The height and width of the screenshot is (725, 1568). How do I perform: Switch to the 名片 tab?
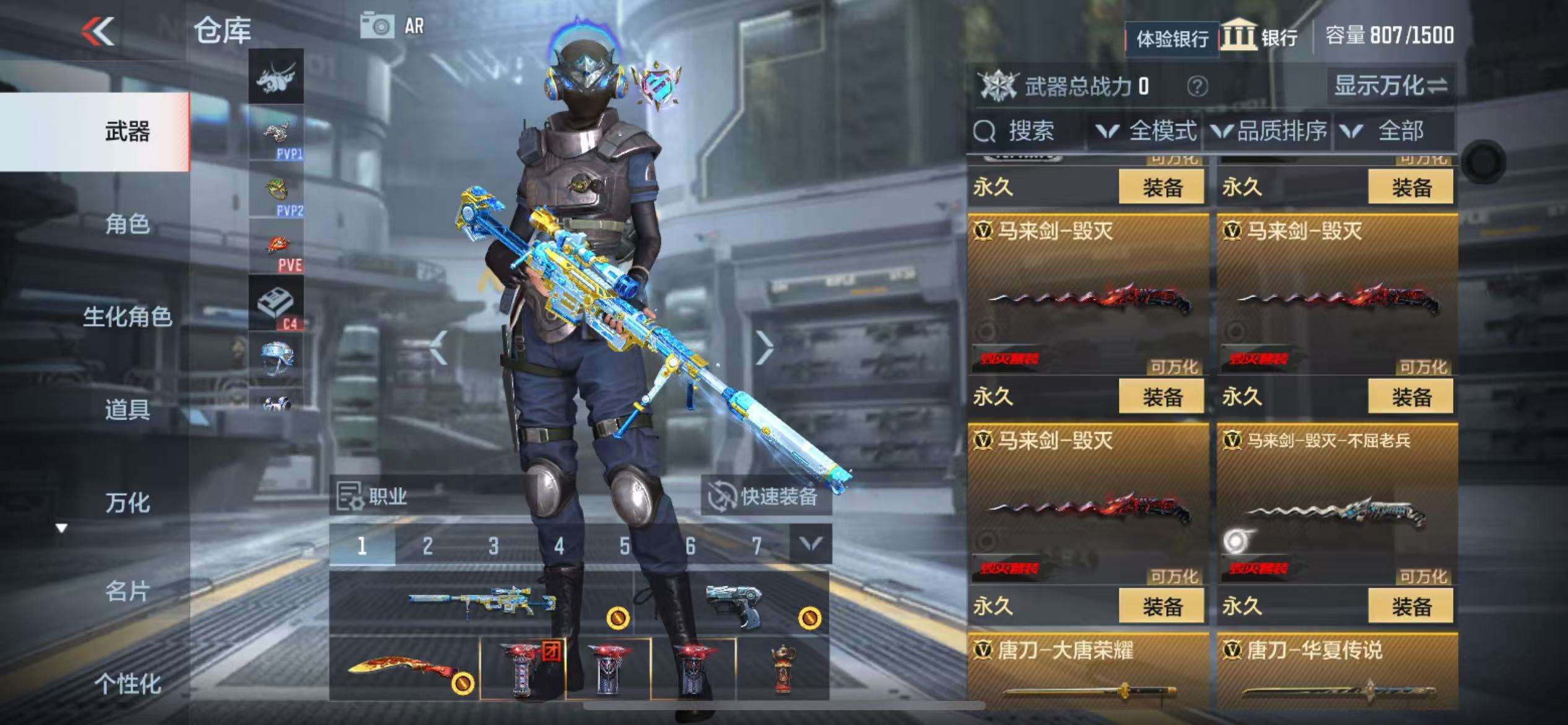pos(127,592)
